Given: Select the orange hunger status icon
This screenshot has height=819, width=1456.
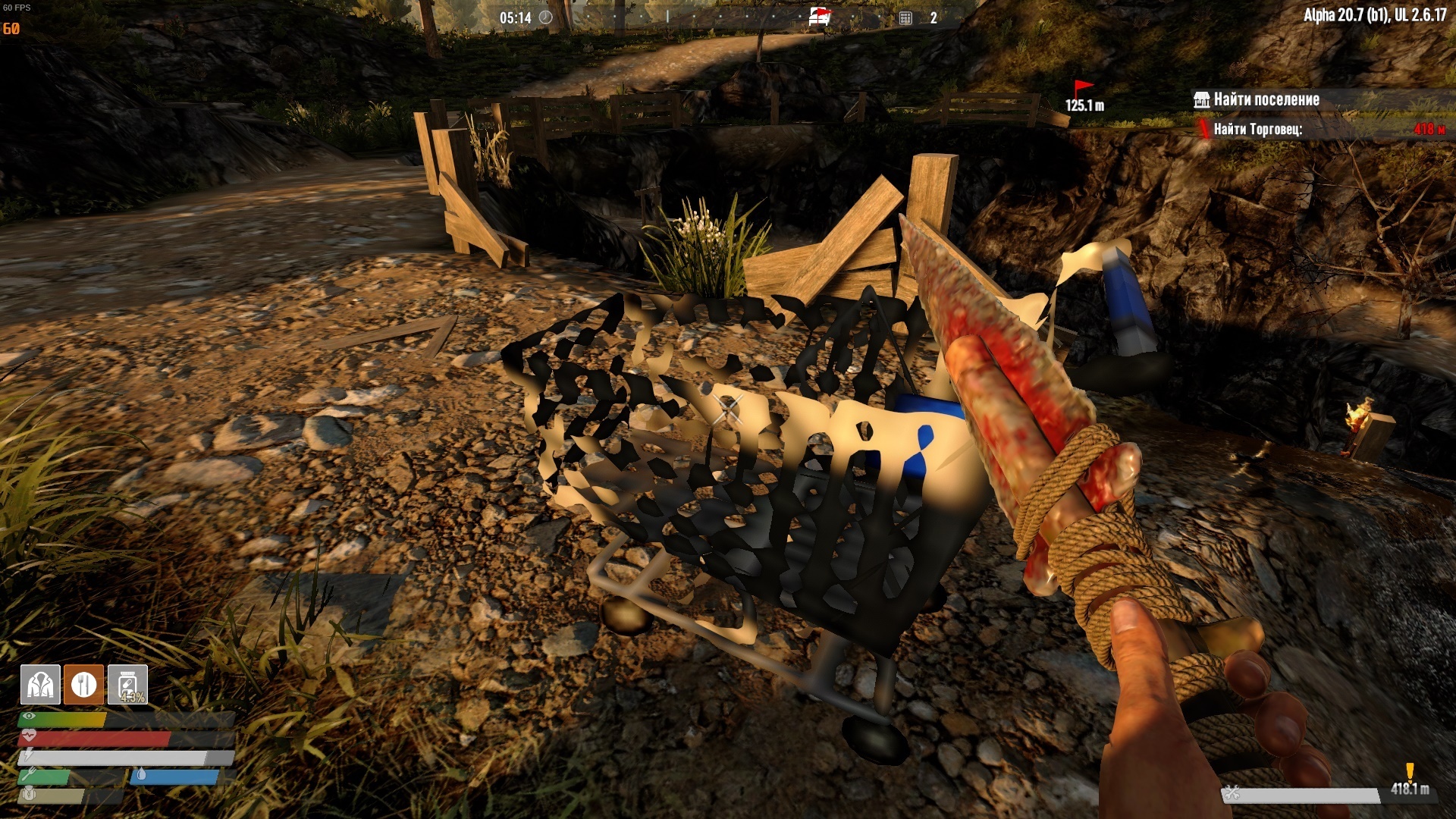Looking at the screenshot, I should pyautogui.click(x=83, y=685).
